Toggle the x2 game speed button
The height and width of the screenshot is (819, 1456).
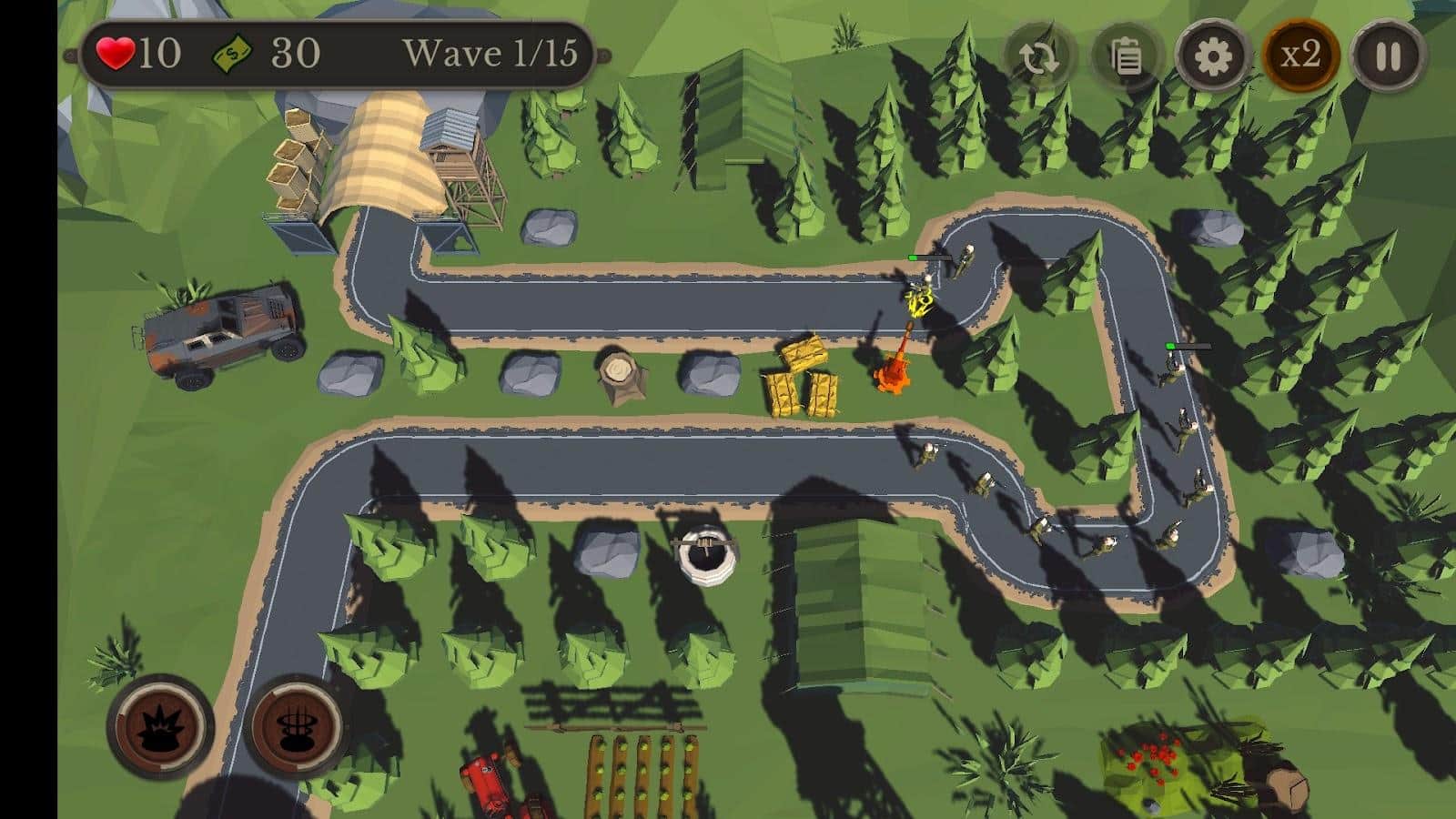click(x=1300, y=56)
